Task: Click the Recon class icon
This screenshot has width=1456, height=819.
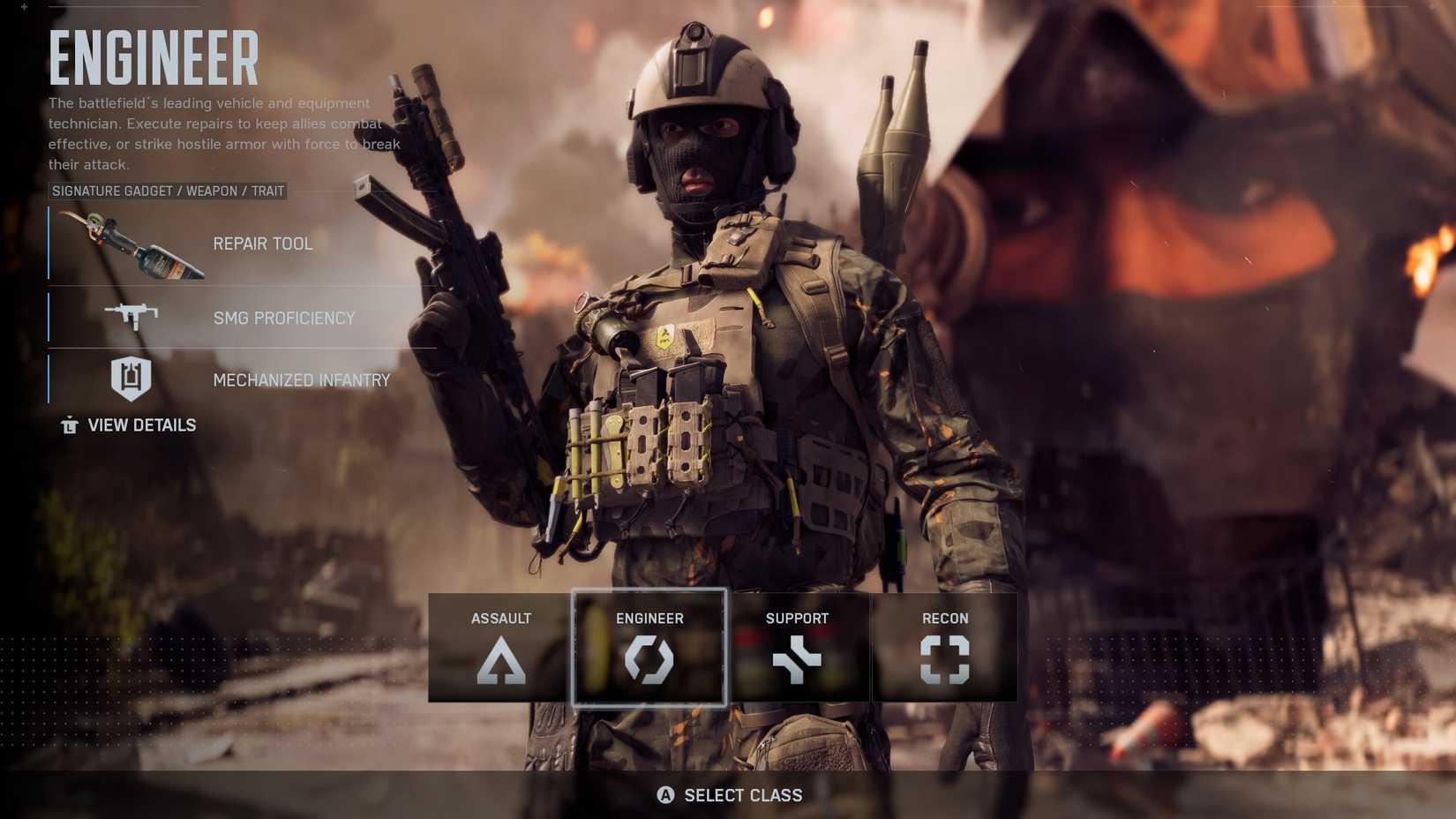Action: click(944, 662)
